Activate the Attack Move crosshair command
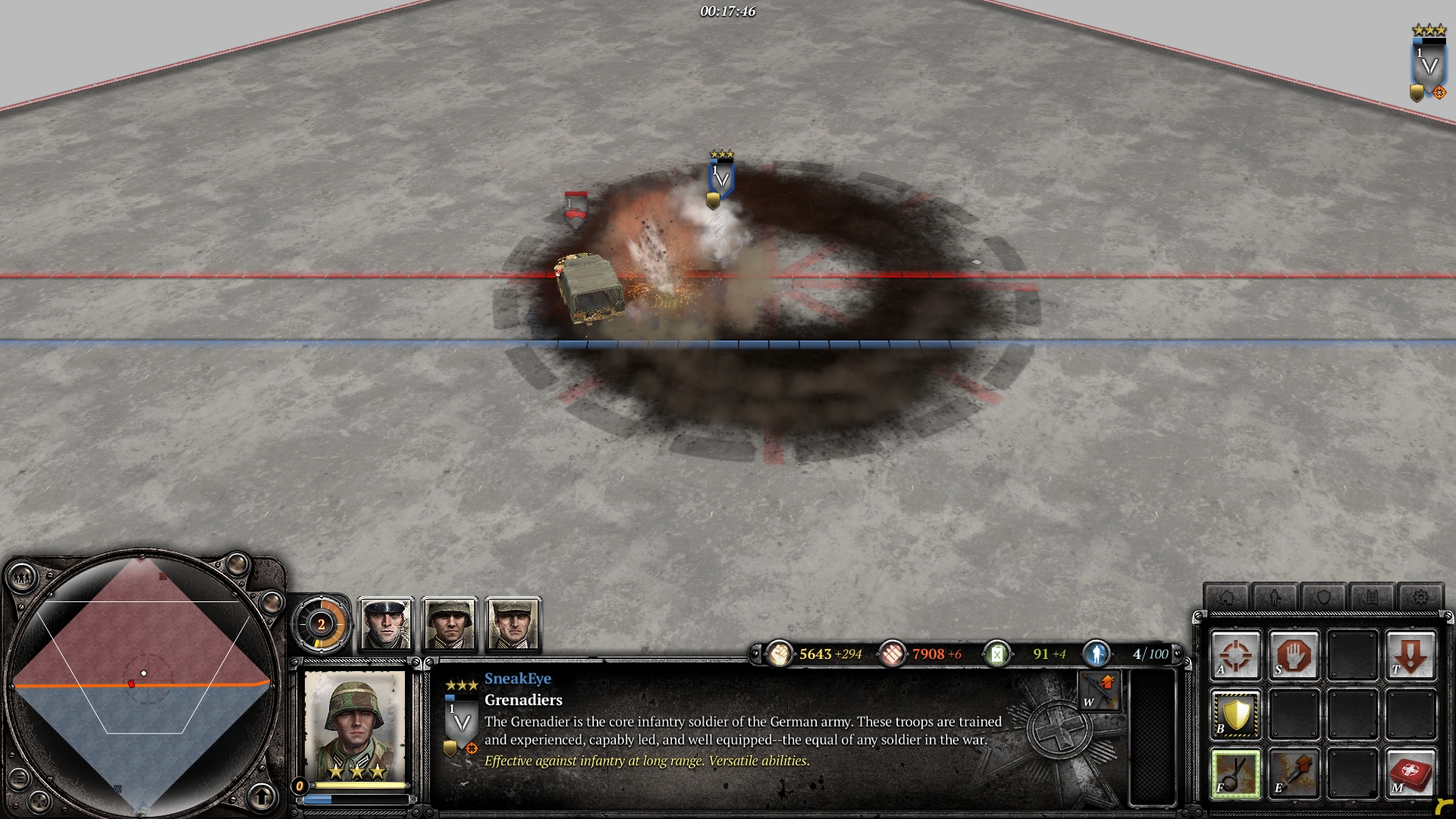This screenshot has height=819, width=1456. click(x=1235, y=654)
